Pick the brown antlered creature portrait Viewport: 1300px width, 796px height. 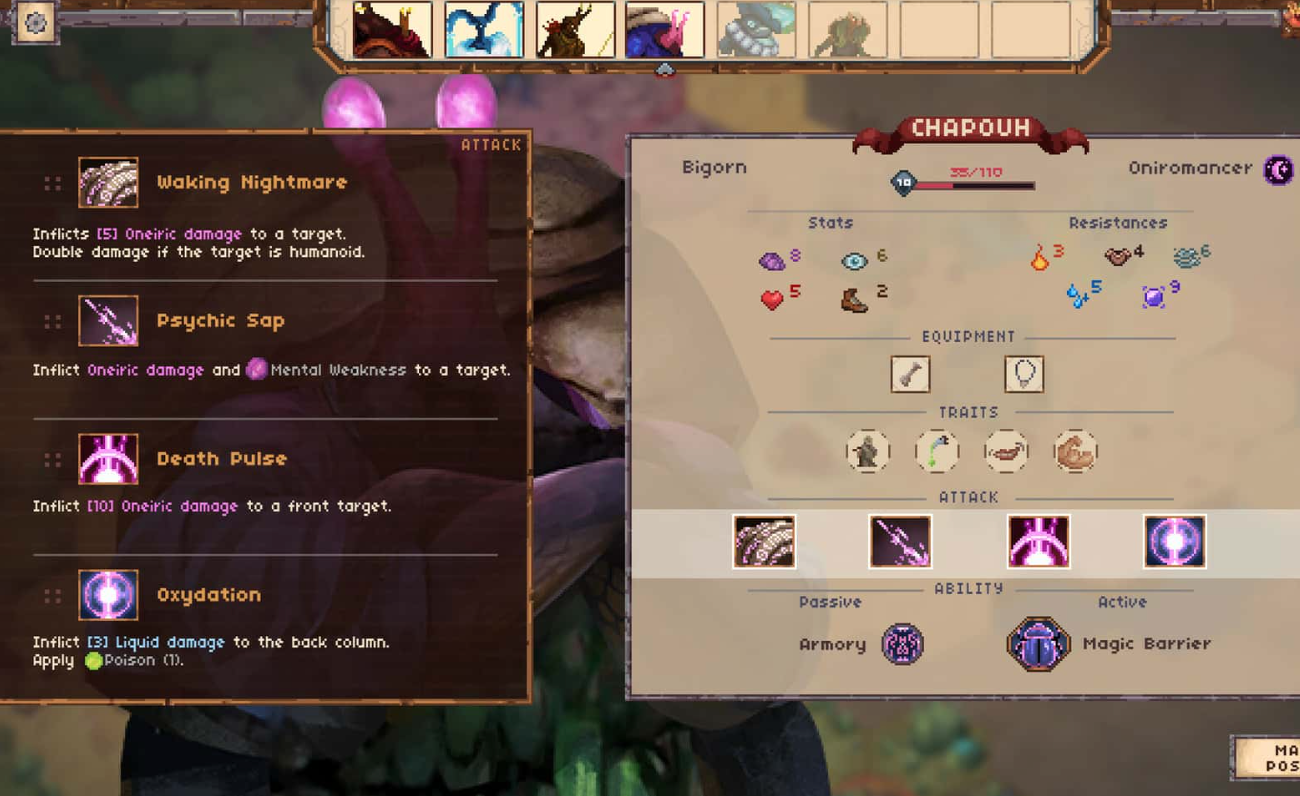tap(575, 30)
